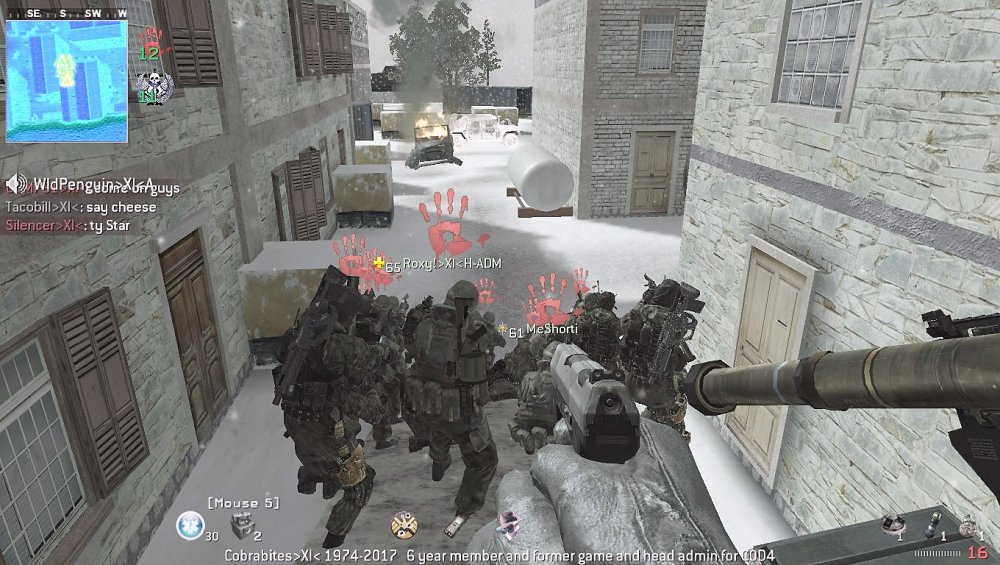1000x565 pixels.
Task: Select the winged skull team icon
Action: click(154, 86)
